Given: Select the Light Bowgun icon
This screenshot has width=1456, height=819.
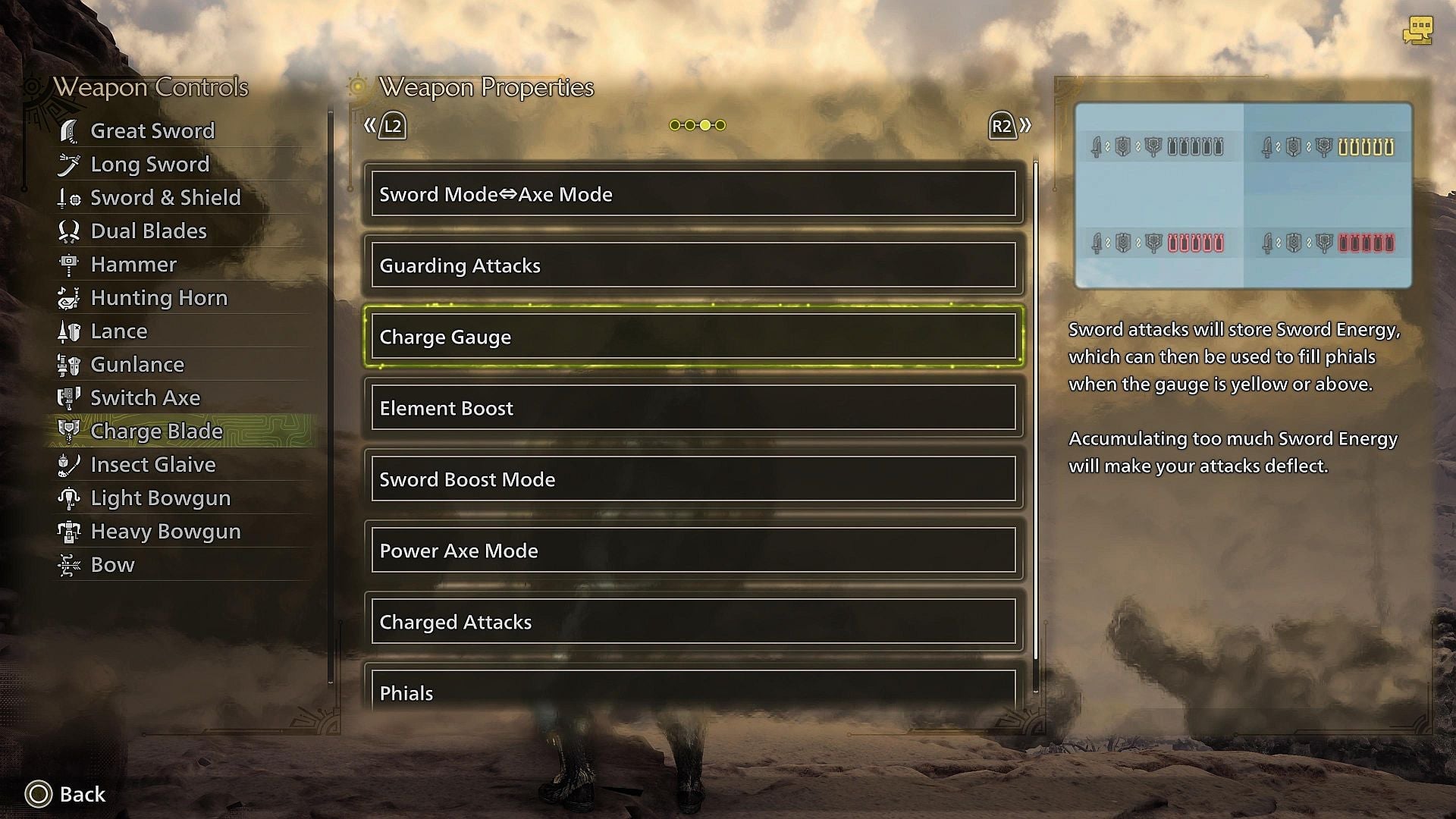Looking at the screenshot, I should coord(71,497).
